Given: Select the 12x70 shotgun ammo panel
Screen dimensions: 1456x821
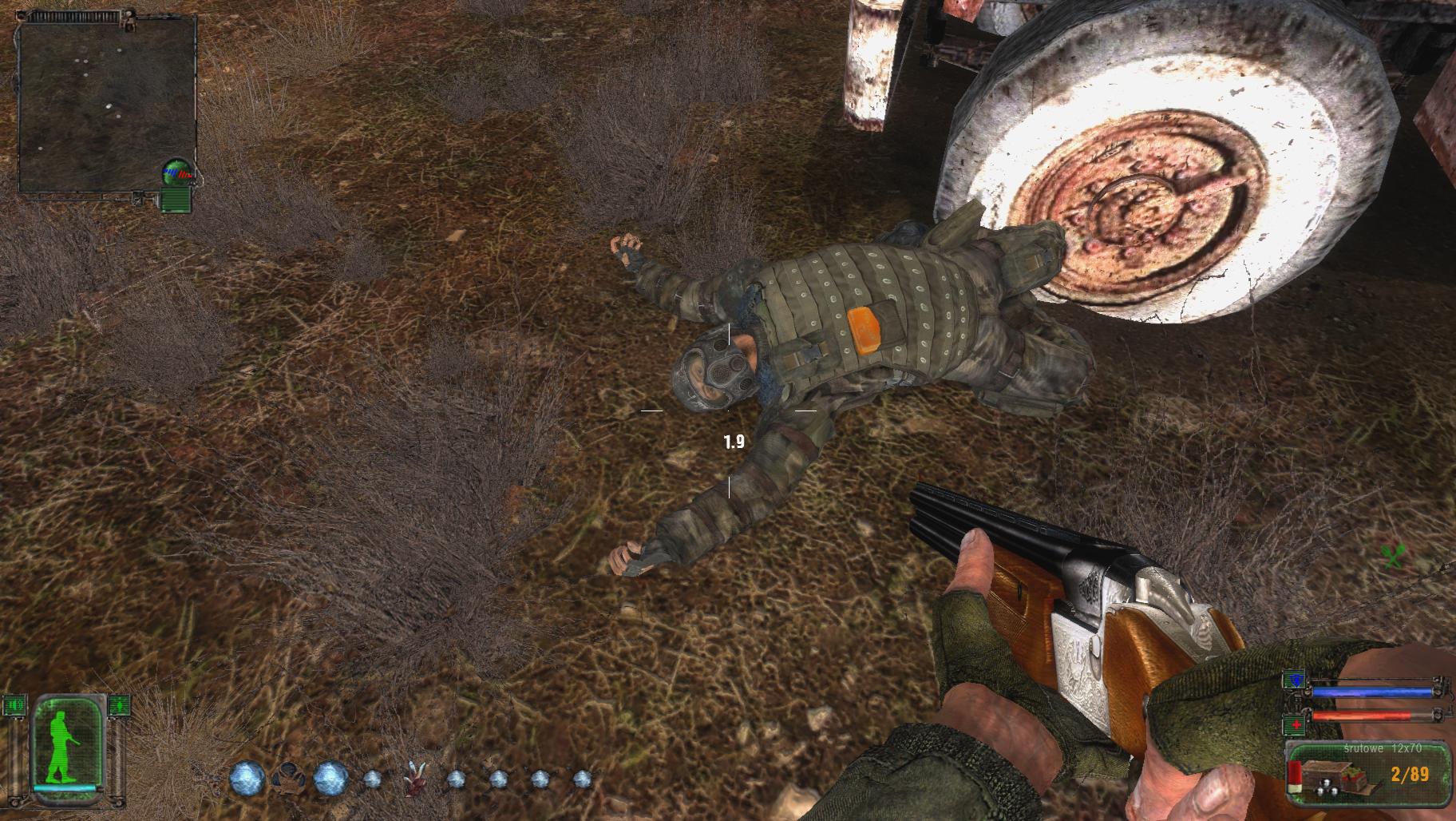Looking at the screenshot, I should point(1368,771).
